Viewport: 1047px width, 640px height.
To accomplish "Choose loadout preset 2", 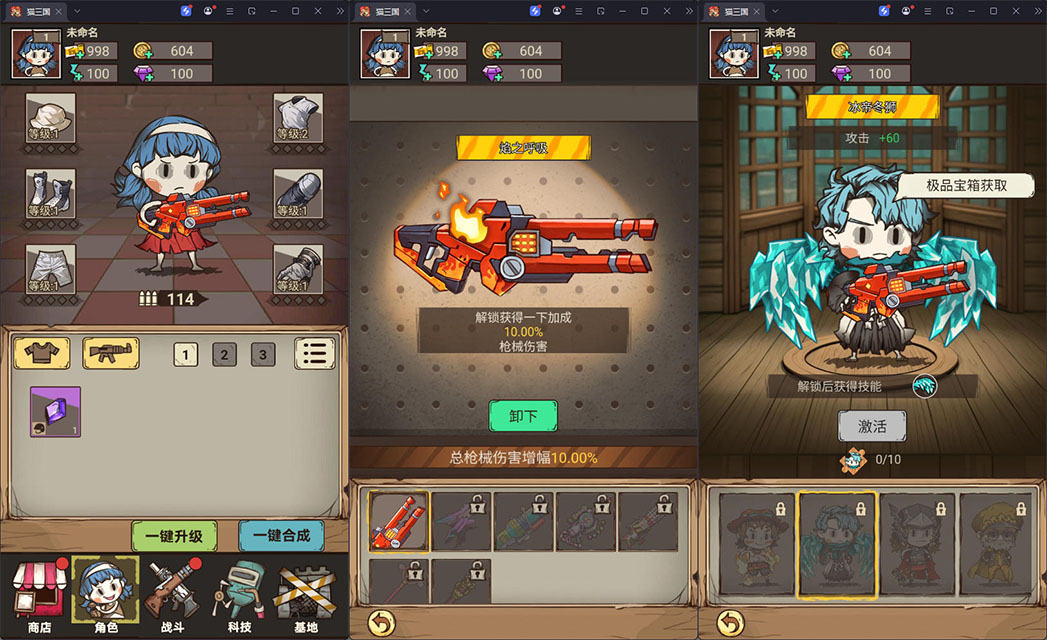I will pos(224,354).
